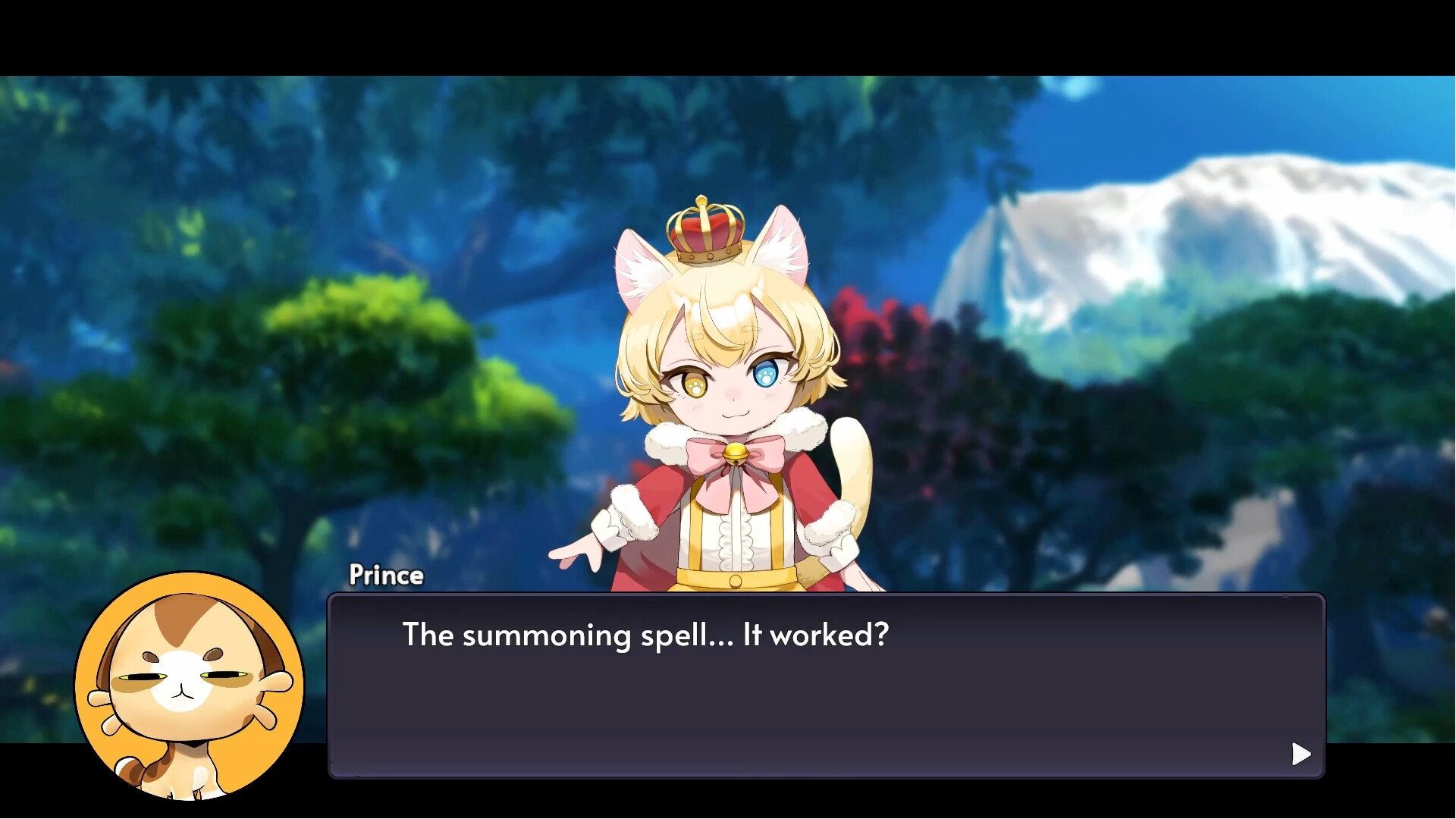Click the Prince nameplate label
The image size is (1456, 819).
[387, 575]
